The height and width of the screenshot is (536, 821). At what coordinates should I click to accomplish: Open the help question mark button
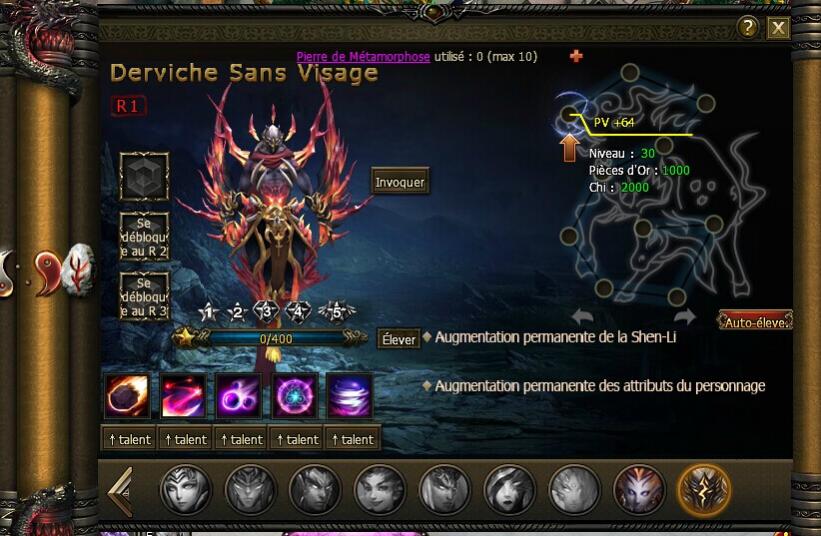point(747,28)
